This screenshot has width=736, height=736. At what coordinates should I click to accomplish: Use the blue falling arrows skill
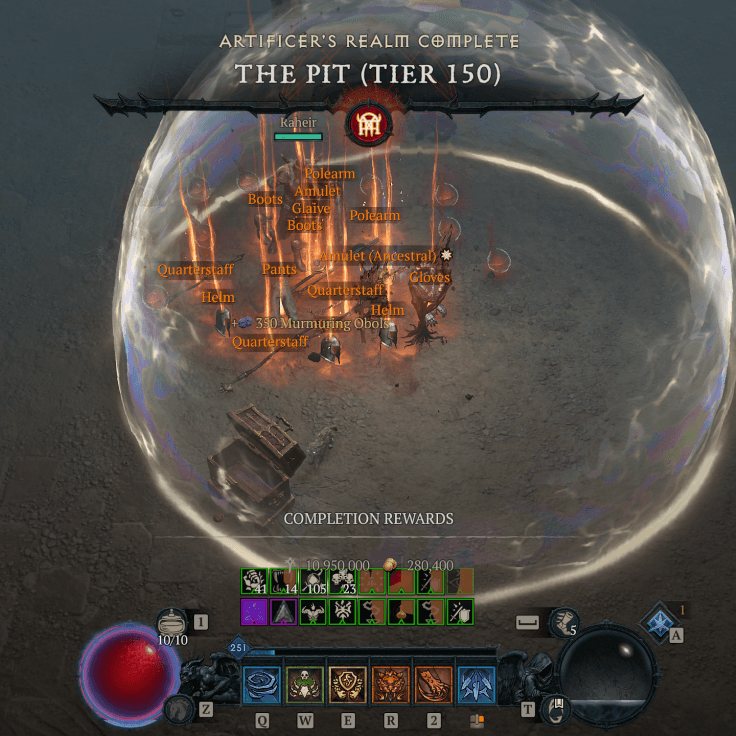pos(477,685)
